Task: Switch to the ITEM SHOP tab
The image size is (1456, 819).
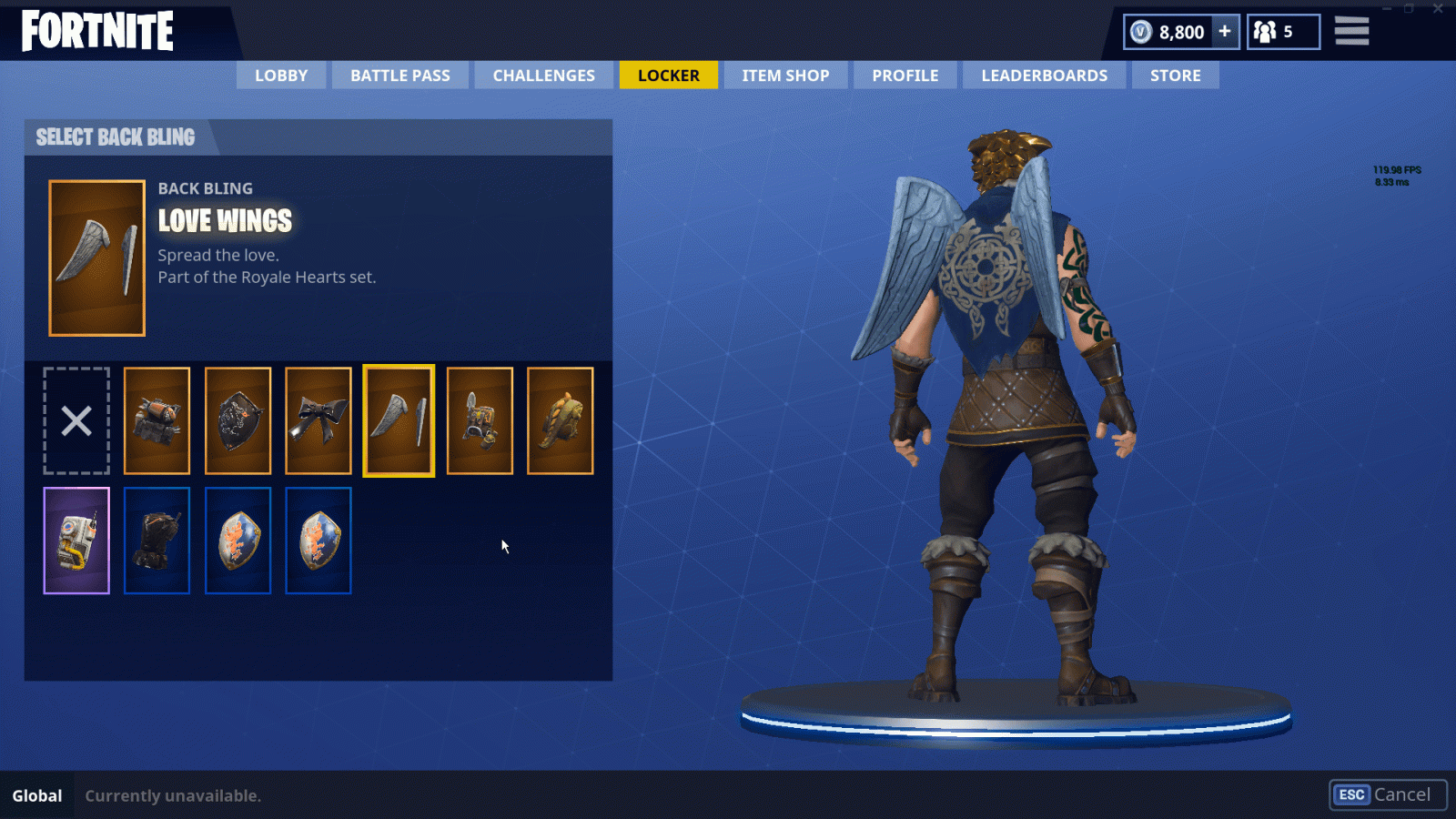Action: 784,75
